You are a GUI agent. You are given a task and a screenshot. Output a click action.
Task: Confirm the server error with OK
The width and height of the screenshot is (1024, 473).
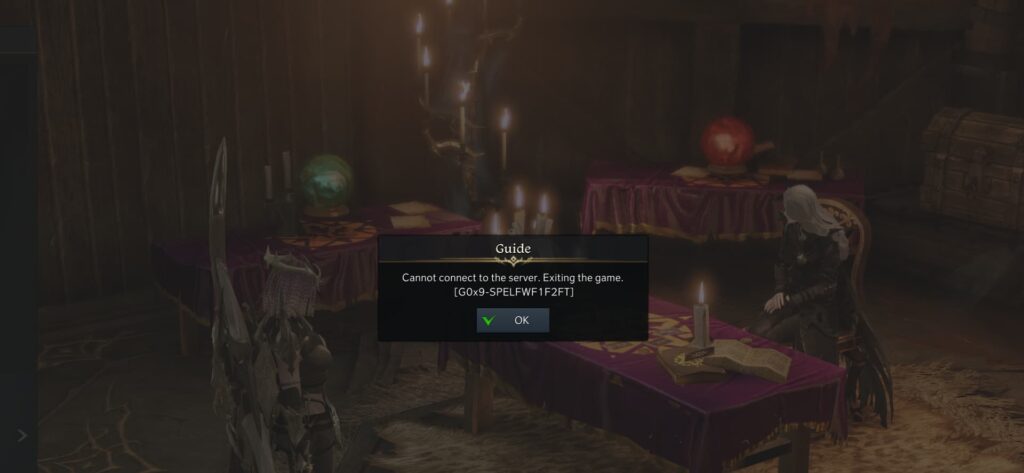coord(512,321)
